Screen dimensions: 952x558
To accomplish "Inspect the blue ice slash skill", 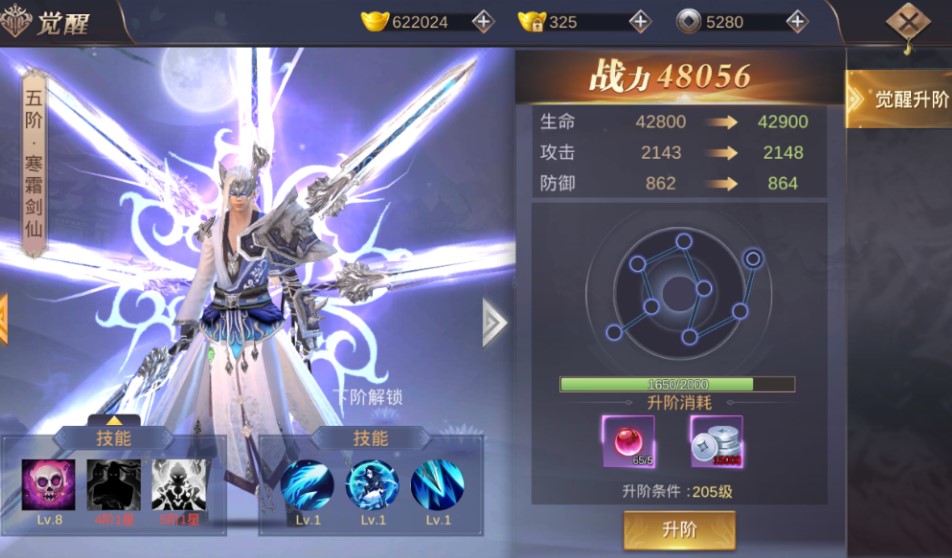I will coord(307,485).
